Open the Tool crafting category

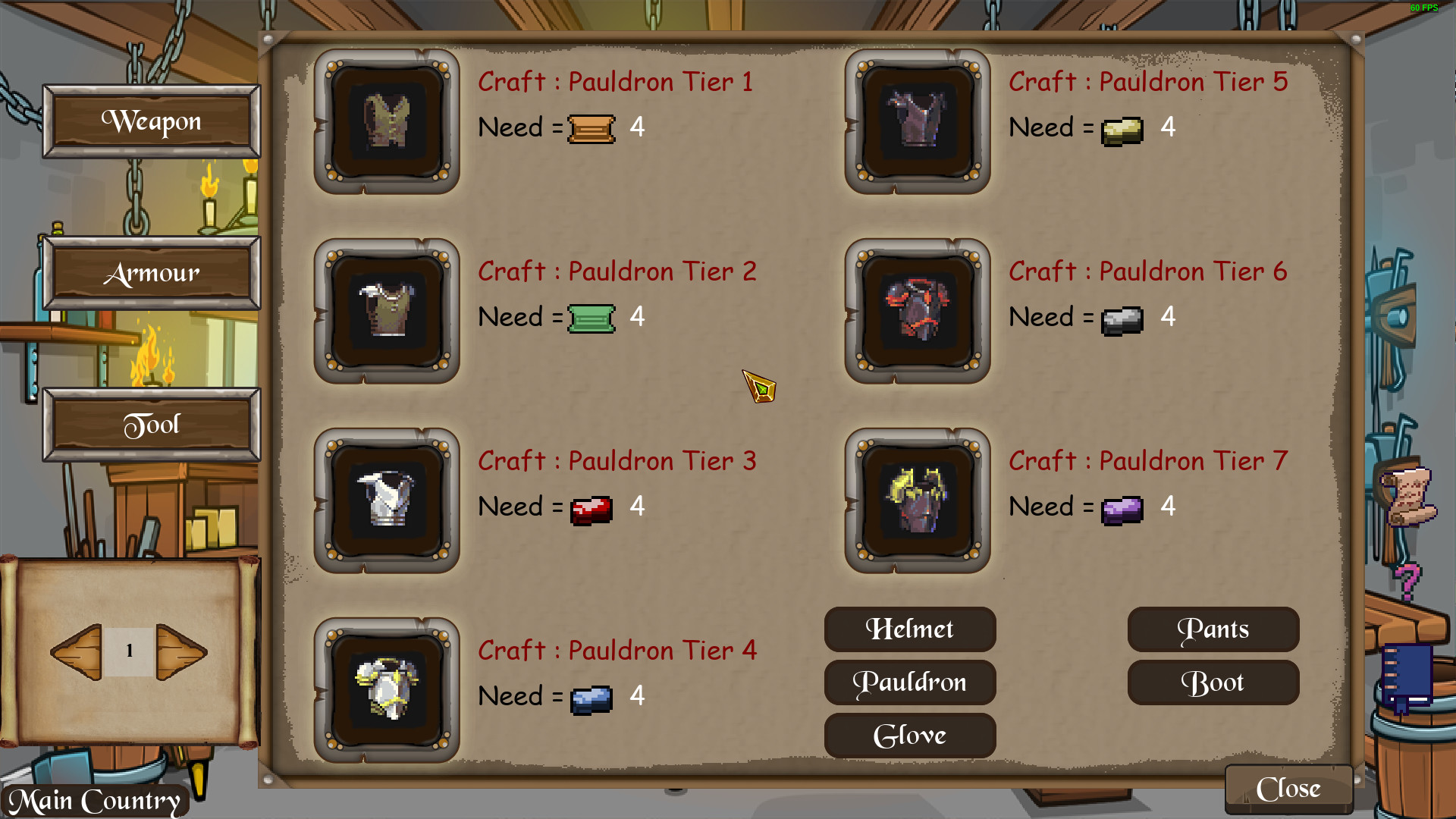(151, 424)
